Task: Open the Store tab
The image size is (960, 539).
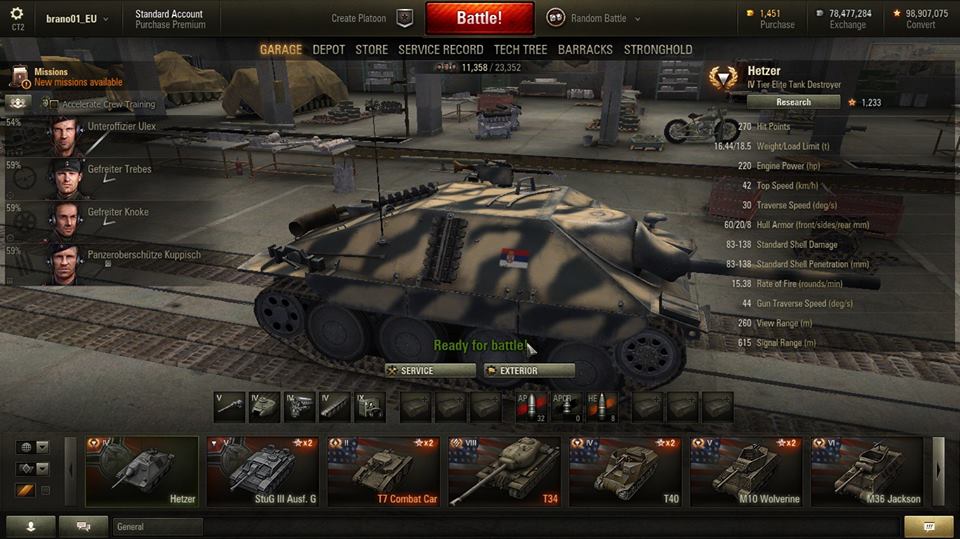Action: click(371, 49)
